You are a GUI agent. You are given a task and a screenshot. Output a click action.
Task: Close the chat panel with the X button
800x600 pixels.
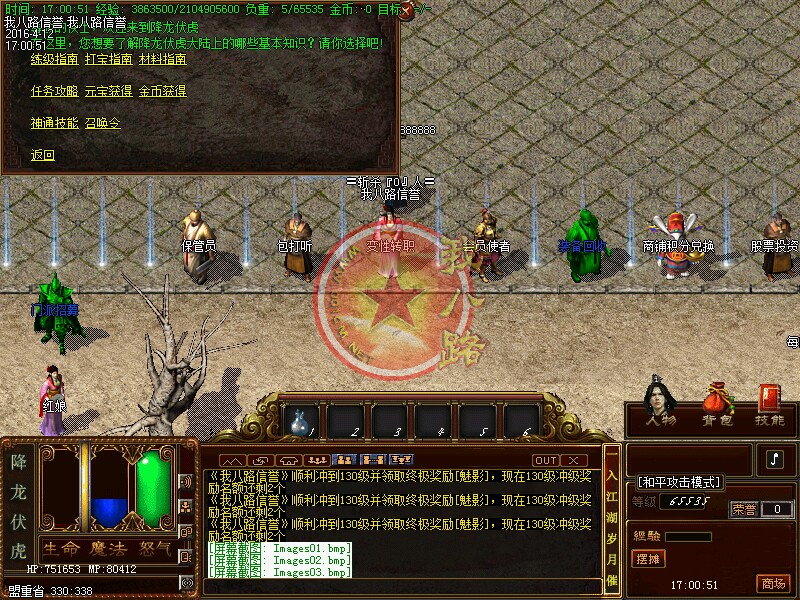(573, 460)
